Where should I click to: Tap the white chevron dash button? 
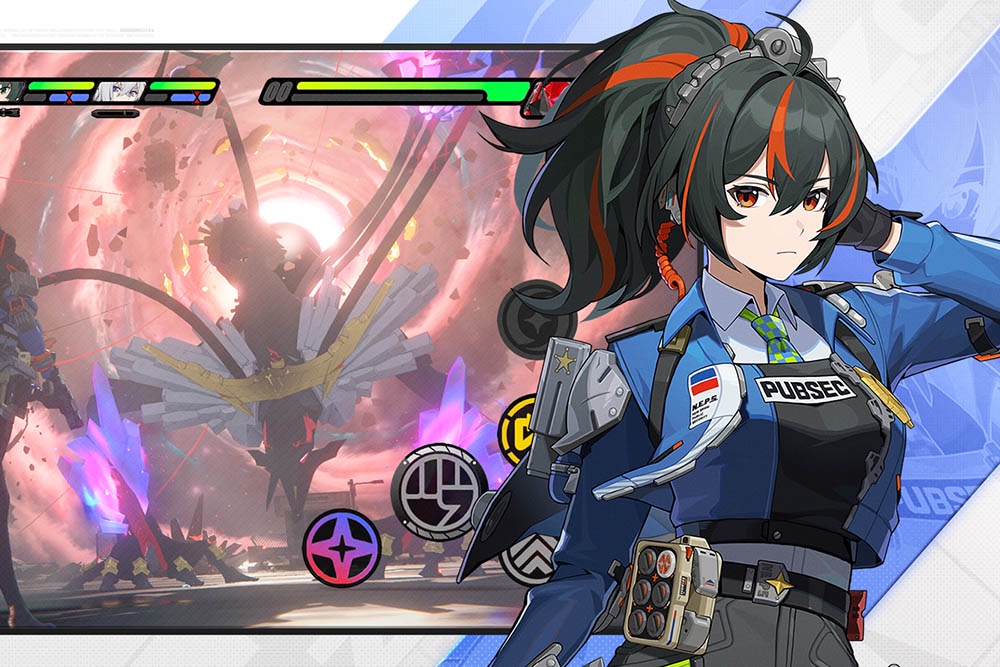tap(523, 558)
